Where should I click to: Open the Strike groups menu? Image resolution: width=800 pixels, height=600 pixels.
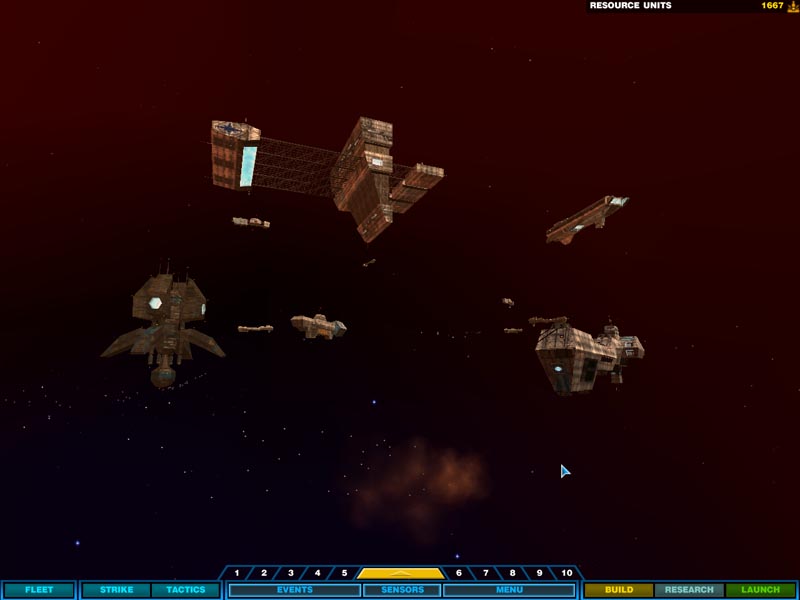[x=117, y=590]
